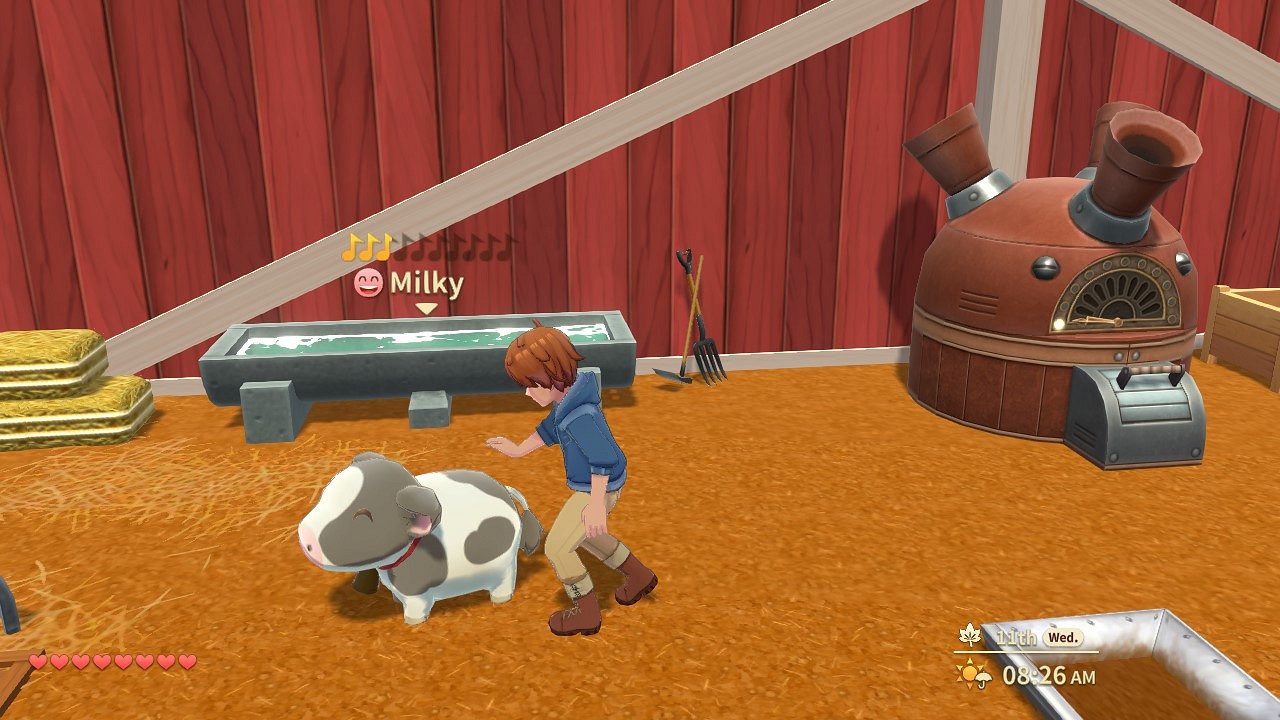The image size is (1280, 720).
Task: Toggle the 11th date display
Action: tap(1014, 637)
